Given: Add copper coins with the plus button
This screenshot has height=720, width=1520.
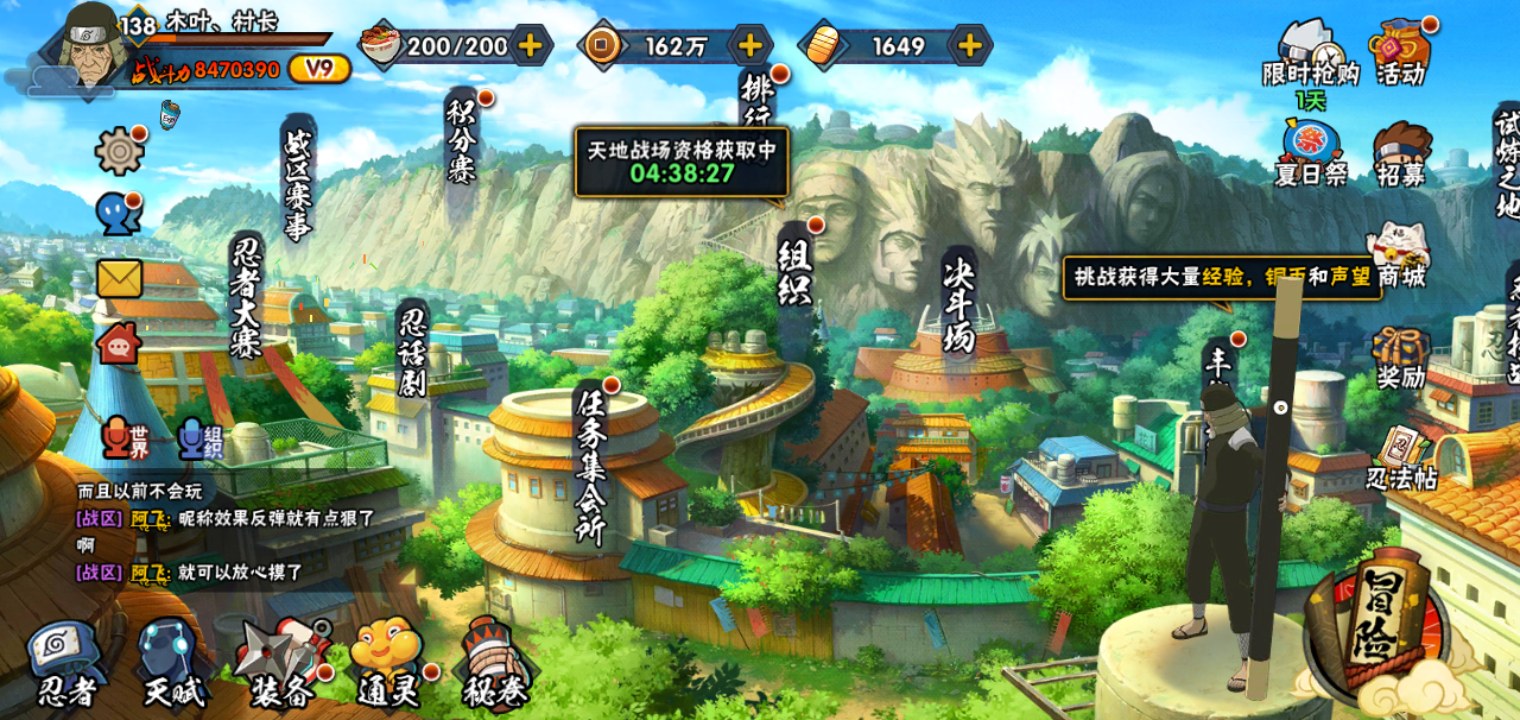Looking at the screenshot, I should [750, 46].
